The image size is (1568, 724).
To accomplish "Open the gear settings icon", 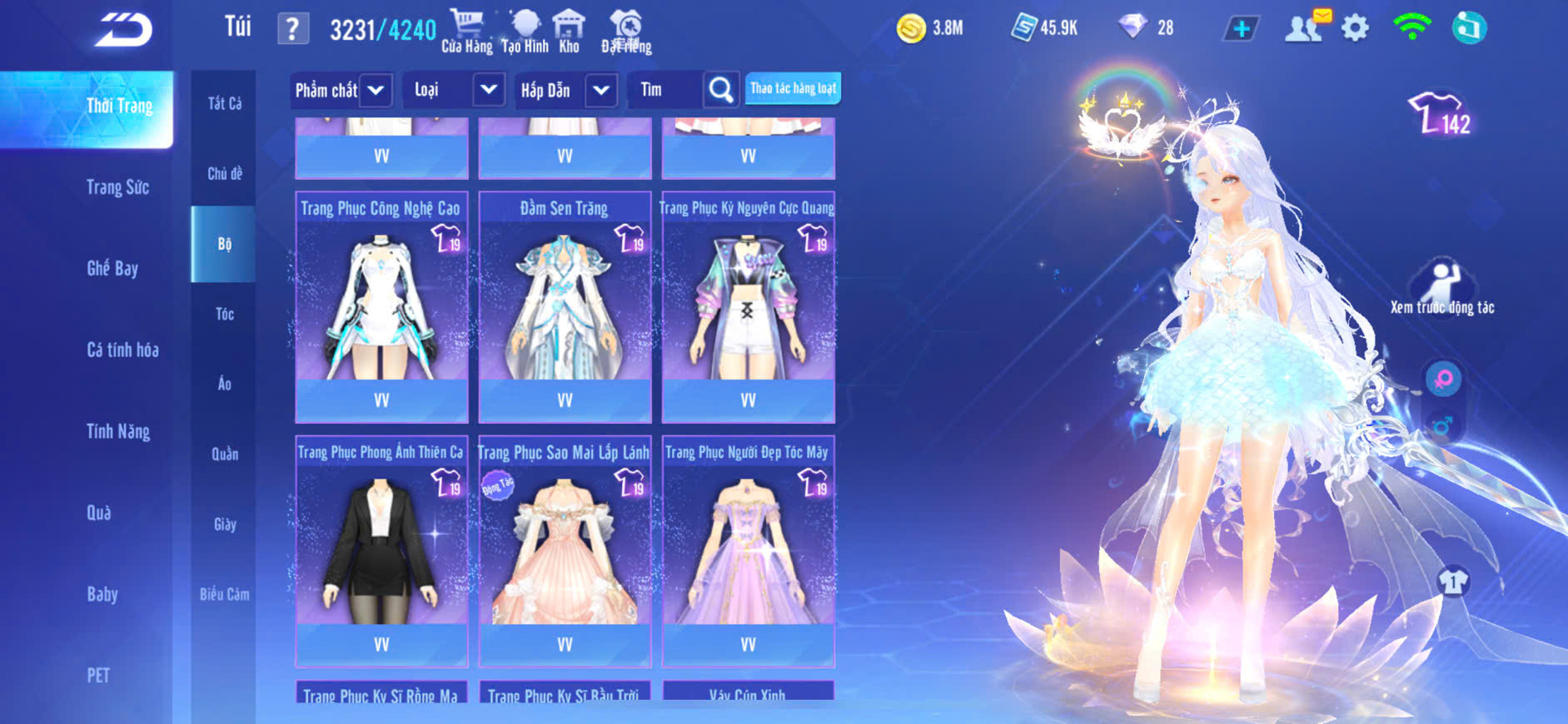I will tap(1355, 29).
